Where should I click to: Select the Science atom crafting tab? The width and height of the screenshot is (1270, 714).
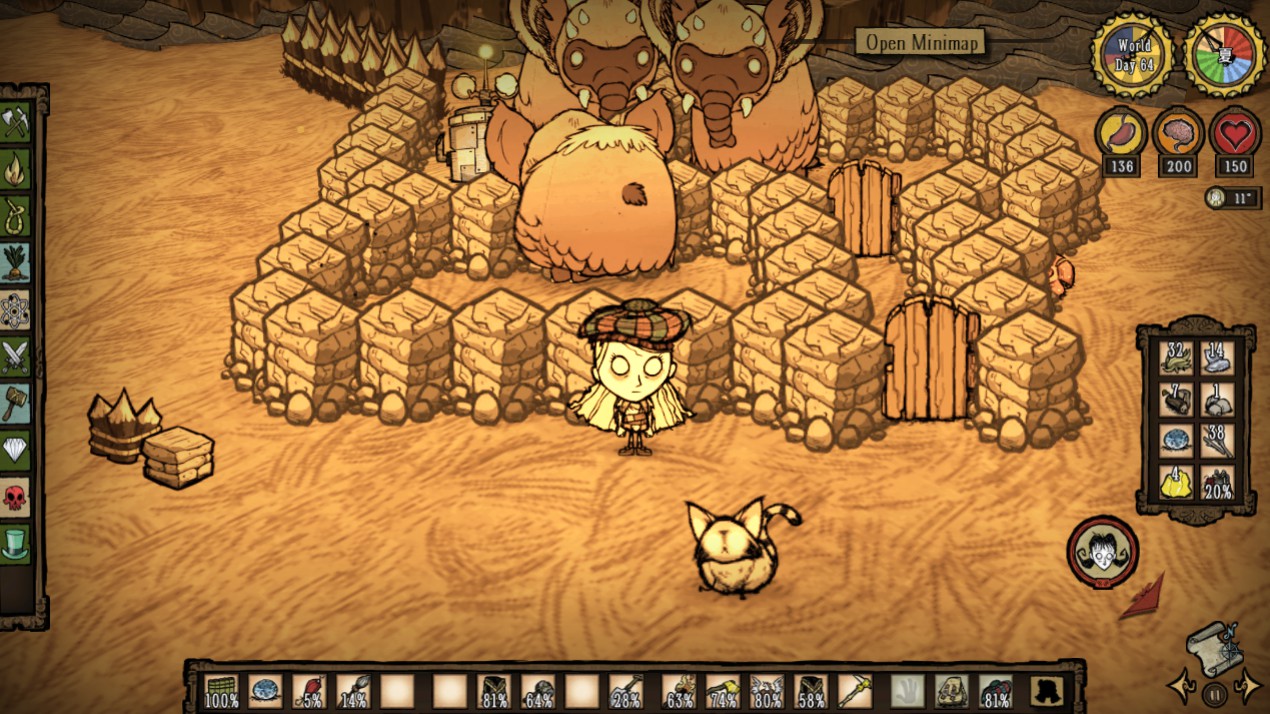pyautogui.click(x=16, y=309)
